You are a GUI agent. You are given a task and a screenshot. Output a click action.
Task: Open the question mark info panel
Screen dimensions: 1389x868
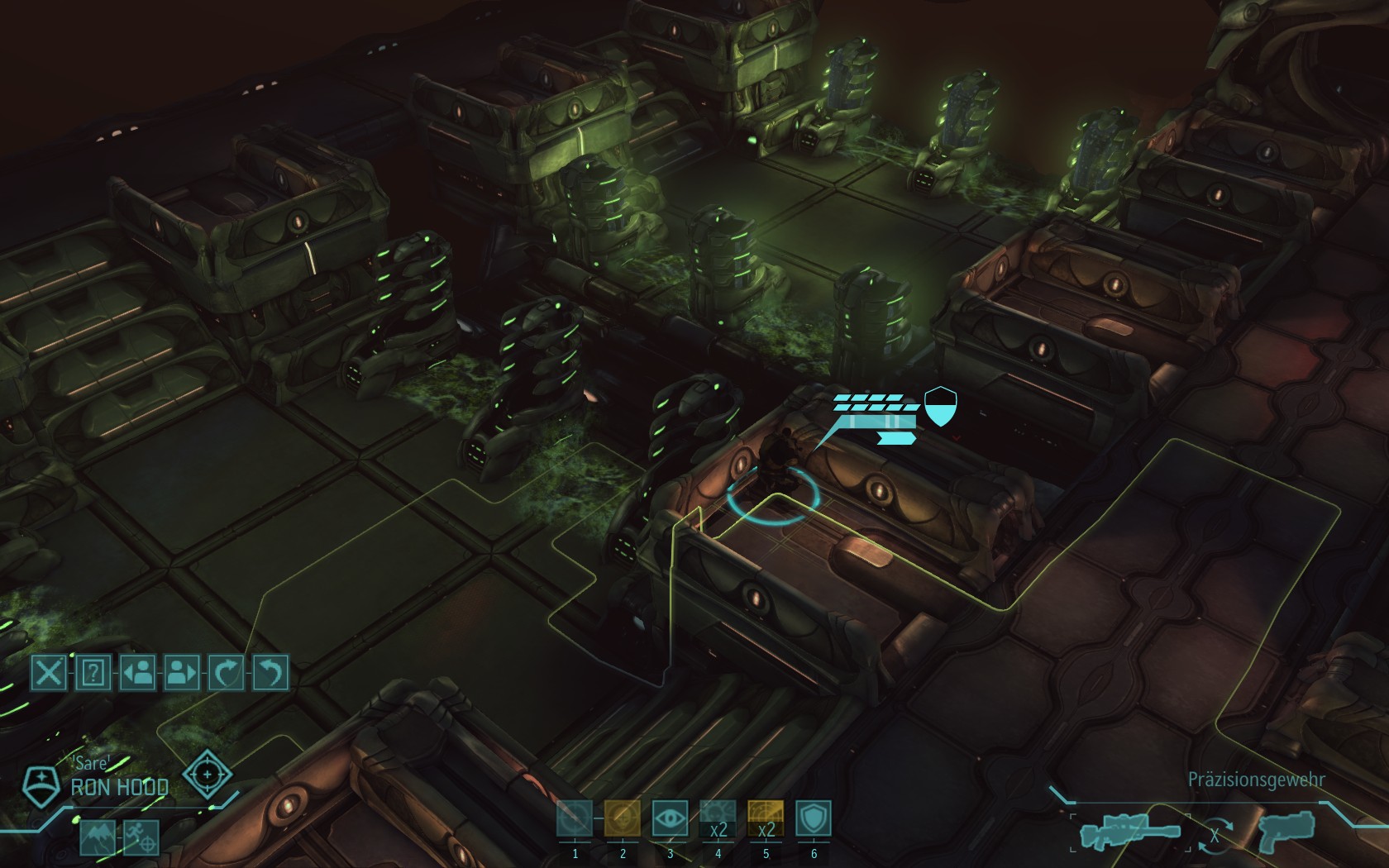click(93, 672)
